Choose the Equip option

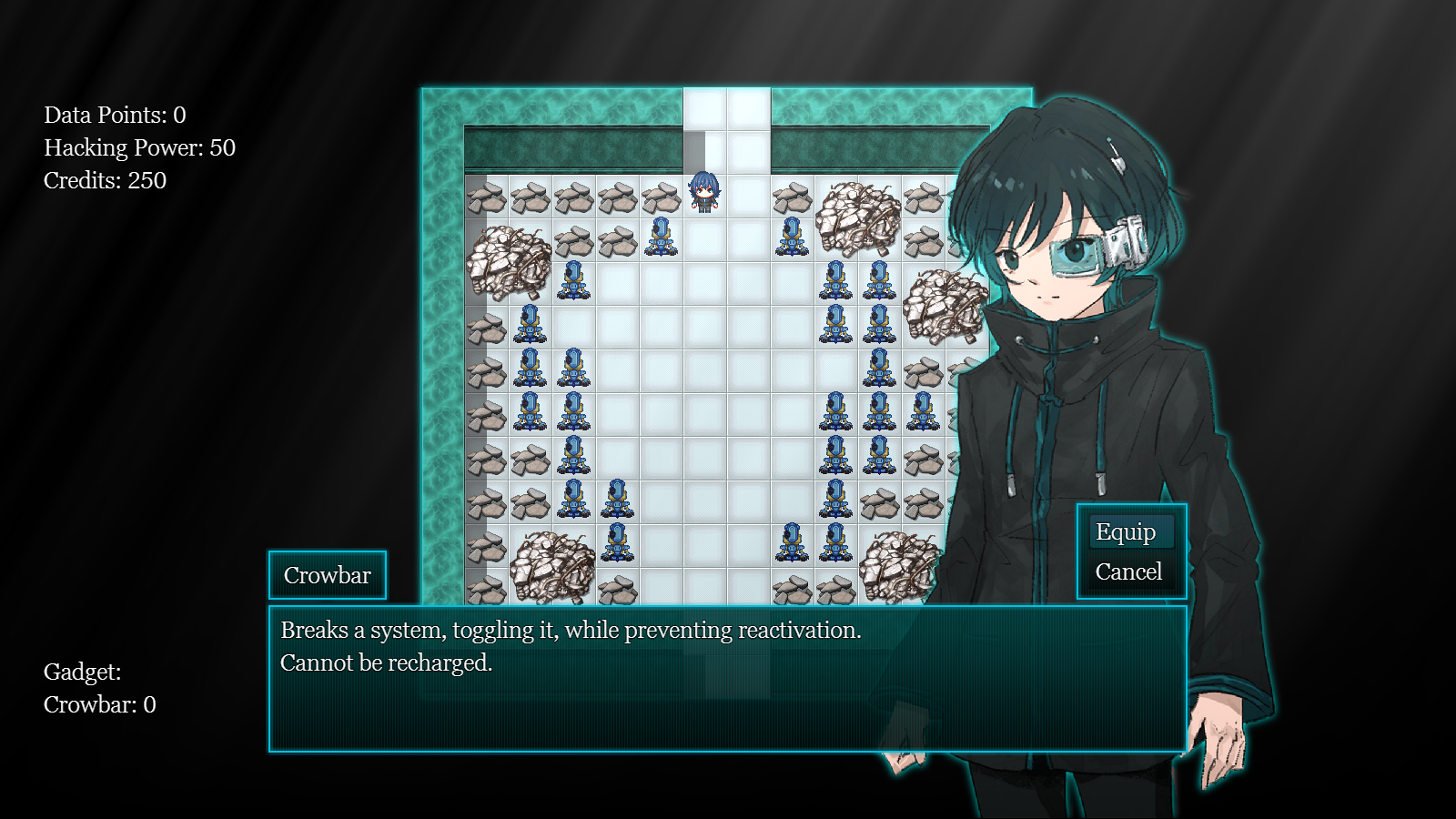point(1126,532)
